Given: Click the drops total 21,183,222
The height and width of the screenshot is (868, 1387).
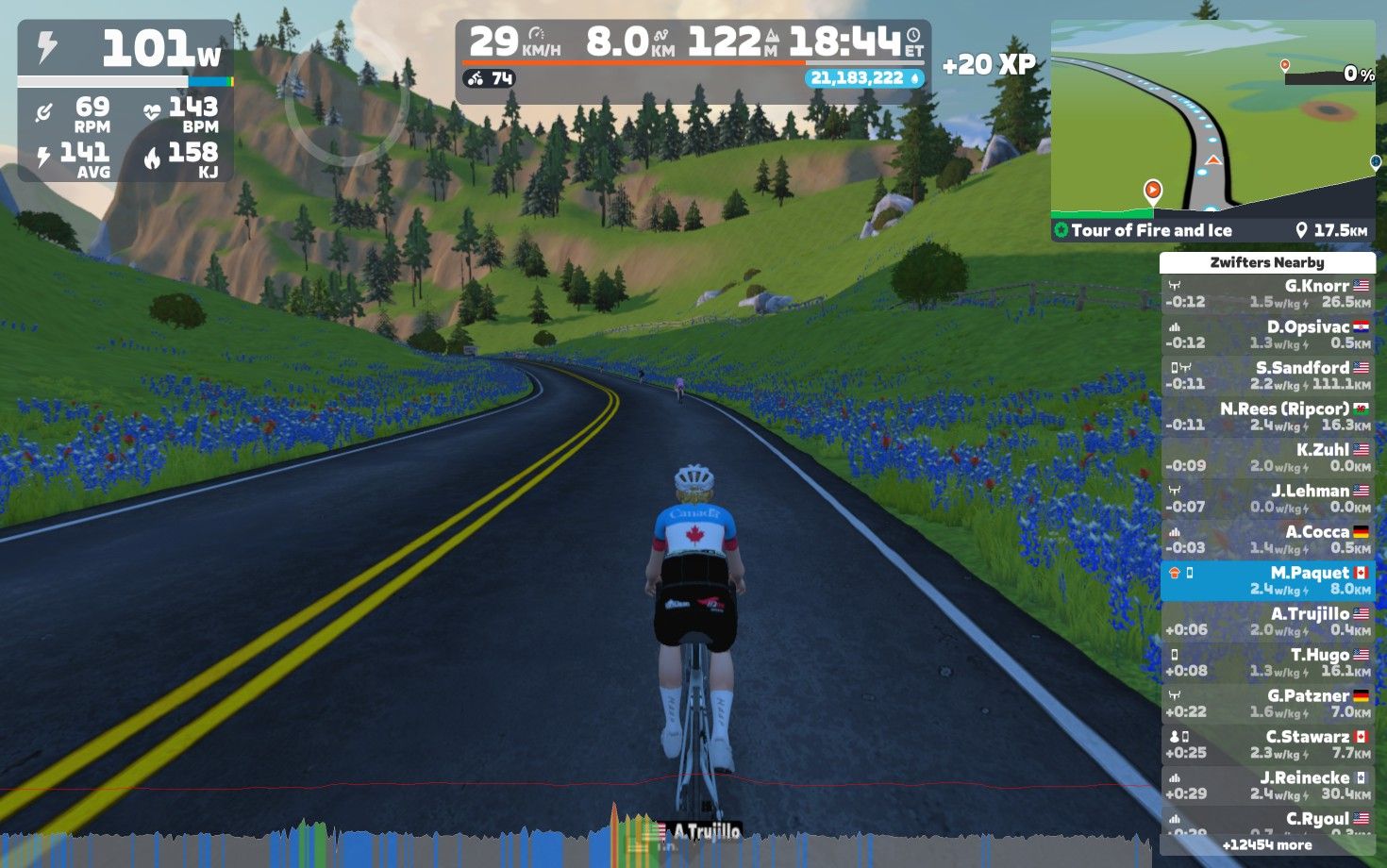Looking at the screenshot, I should coord(863,78).
